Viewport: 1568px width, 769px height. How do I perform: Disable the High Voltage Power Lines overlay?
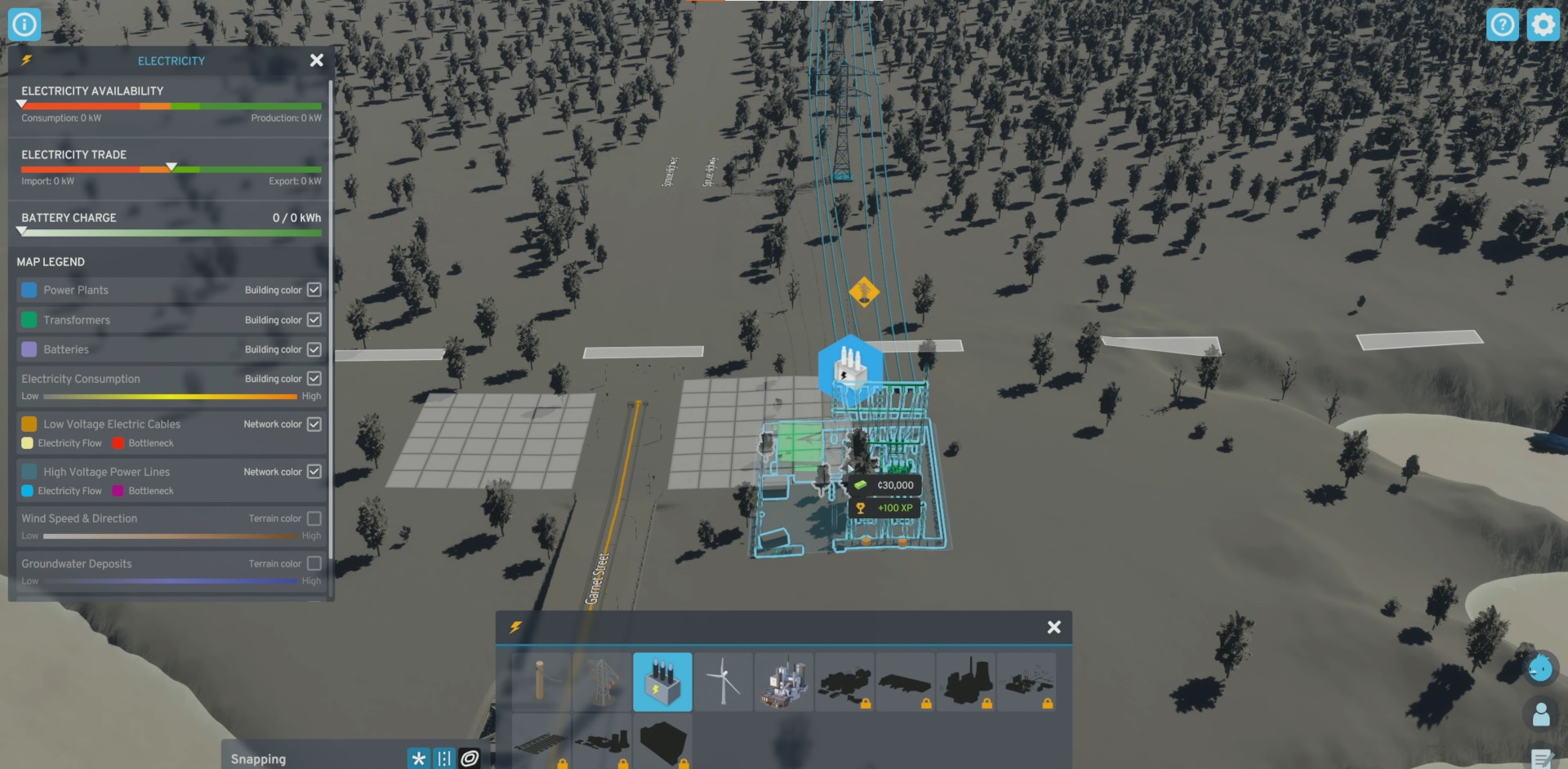[314, 471]
